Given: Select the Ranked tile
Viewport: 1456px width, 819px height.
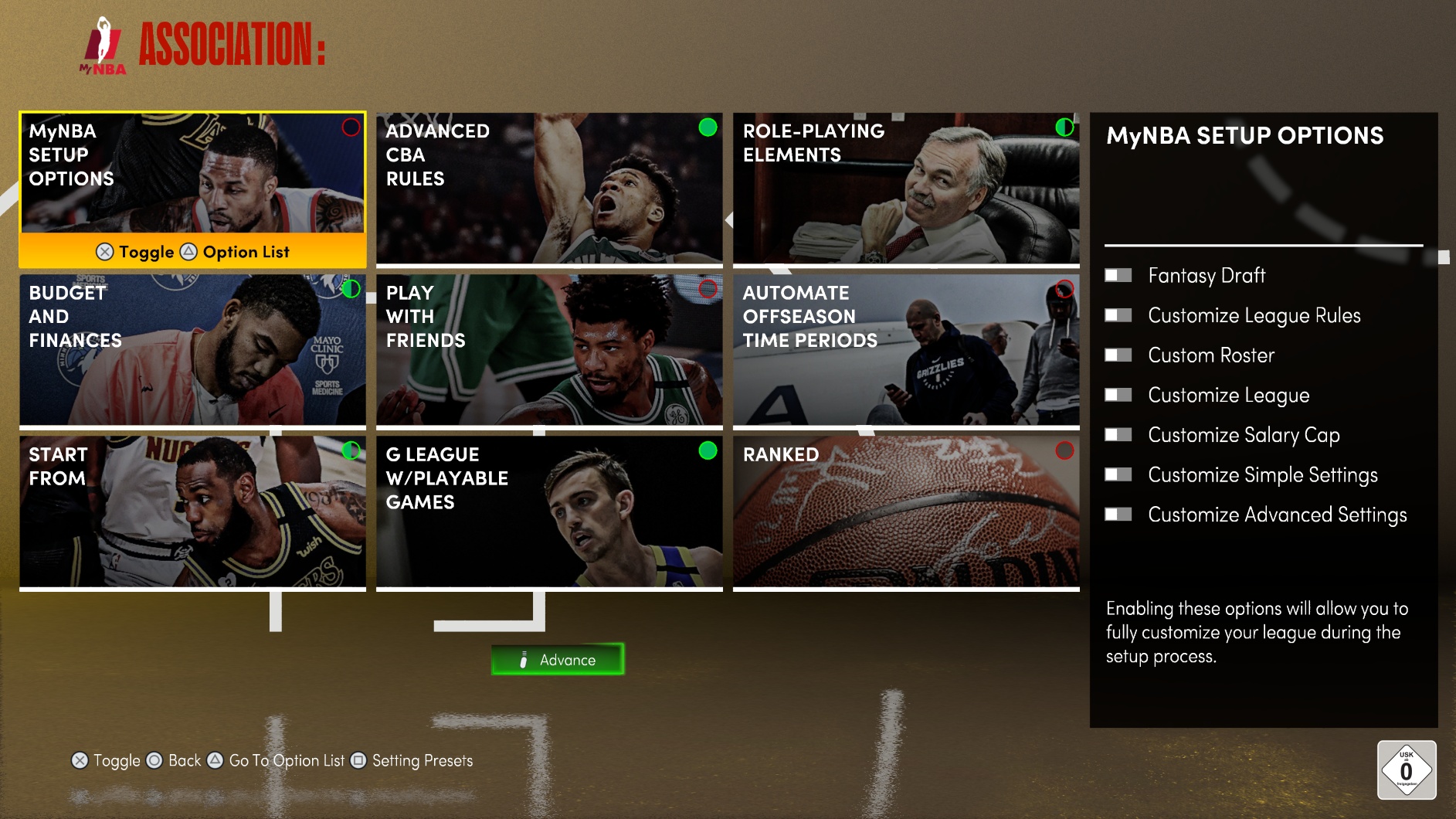Looking at the screenshot, I should tap(906, 511).
